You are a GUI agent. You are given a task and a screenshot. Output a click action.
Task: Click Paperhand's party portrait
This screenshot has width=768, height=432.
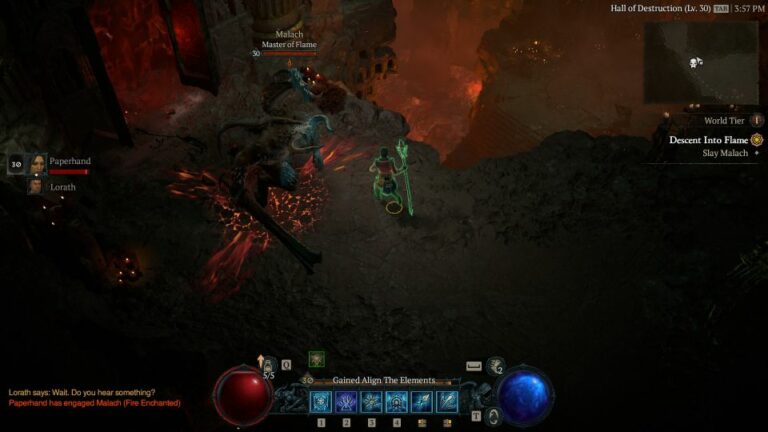click(38, 163)
